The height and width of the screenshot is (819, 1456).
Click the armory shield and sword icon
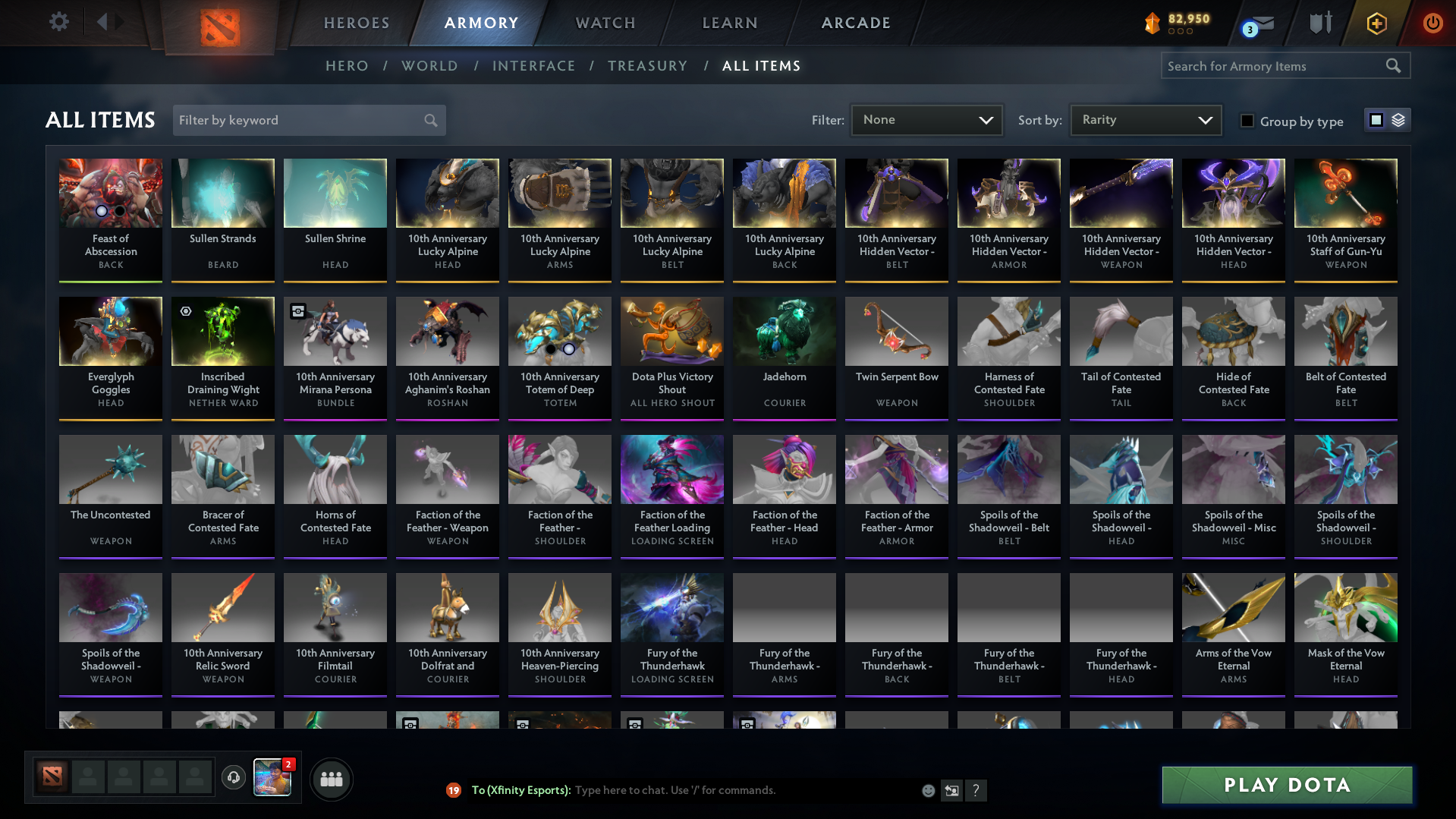[1319, 23]
